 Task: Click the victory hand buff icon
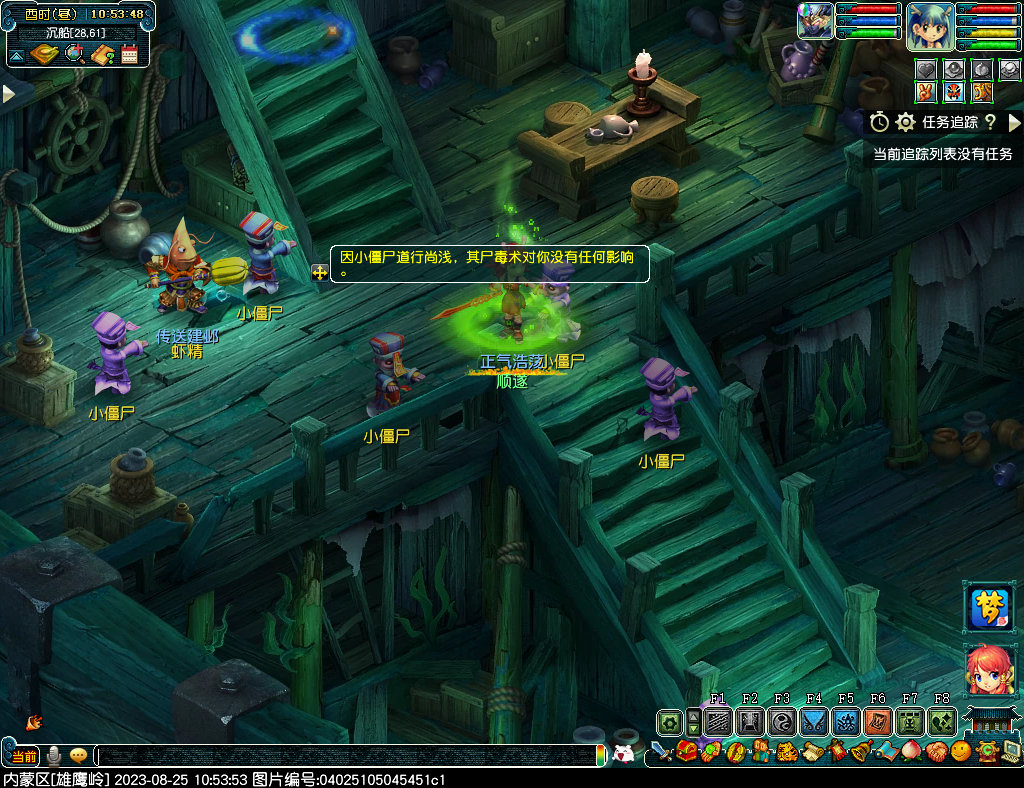click(927, 92)
